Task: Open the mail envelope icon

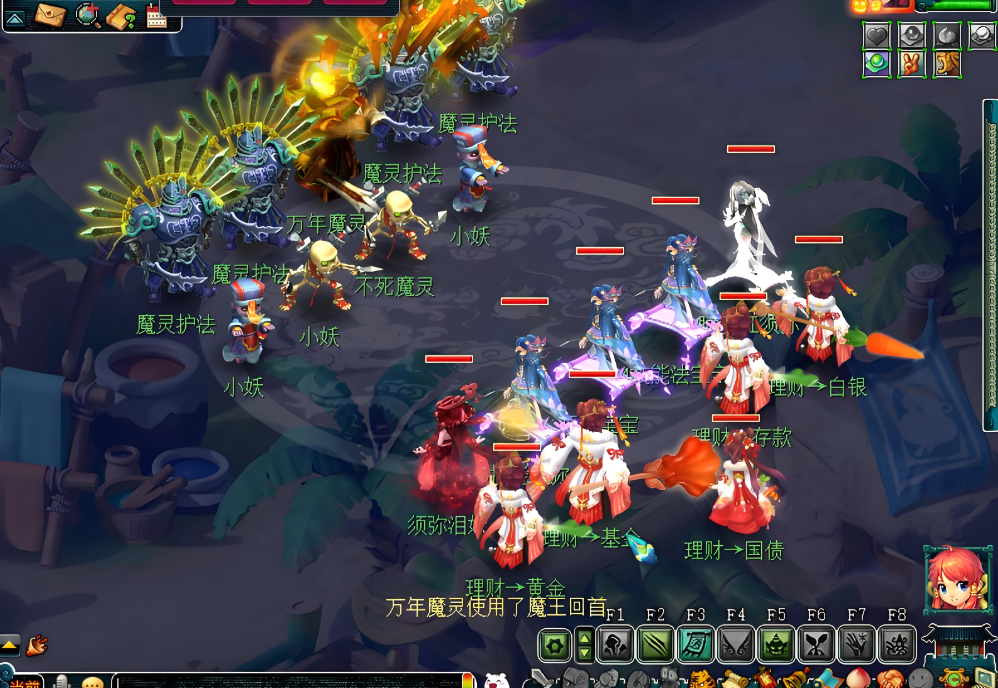Action: 50,14
